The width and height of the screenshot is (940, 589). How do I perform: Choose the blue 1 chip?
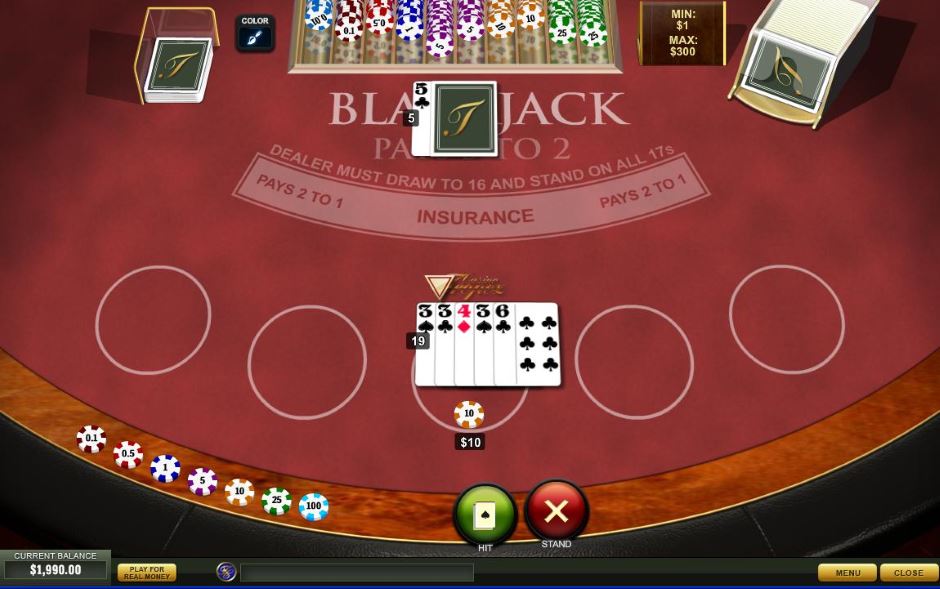pos(165,468)
